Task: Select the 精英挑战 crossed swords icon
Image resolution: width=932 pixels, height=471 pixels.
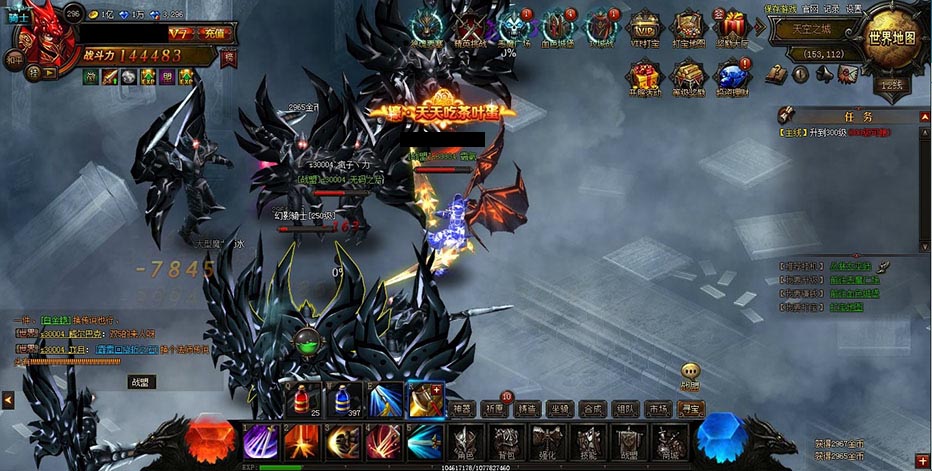Action: 470,28
